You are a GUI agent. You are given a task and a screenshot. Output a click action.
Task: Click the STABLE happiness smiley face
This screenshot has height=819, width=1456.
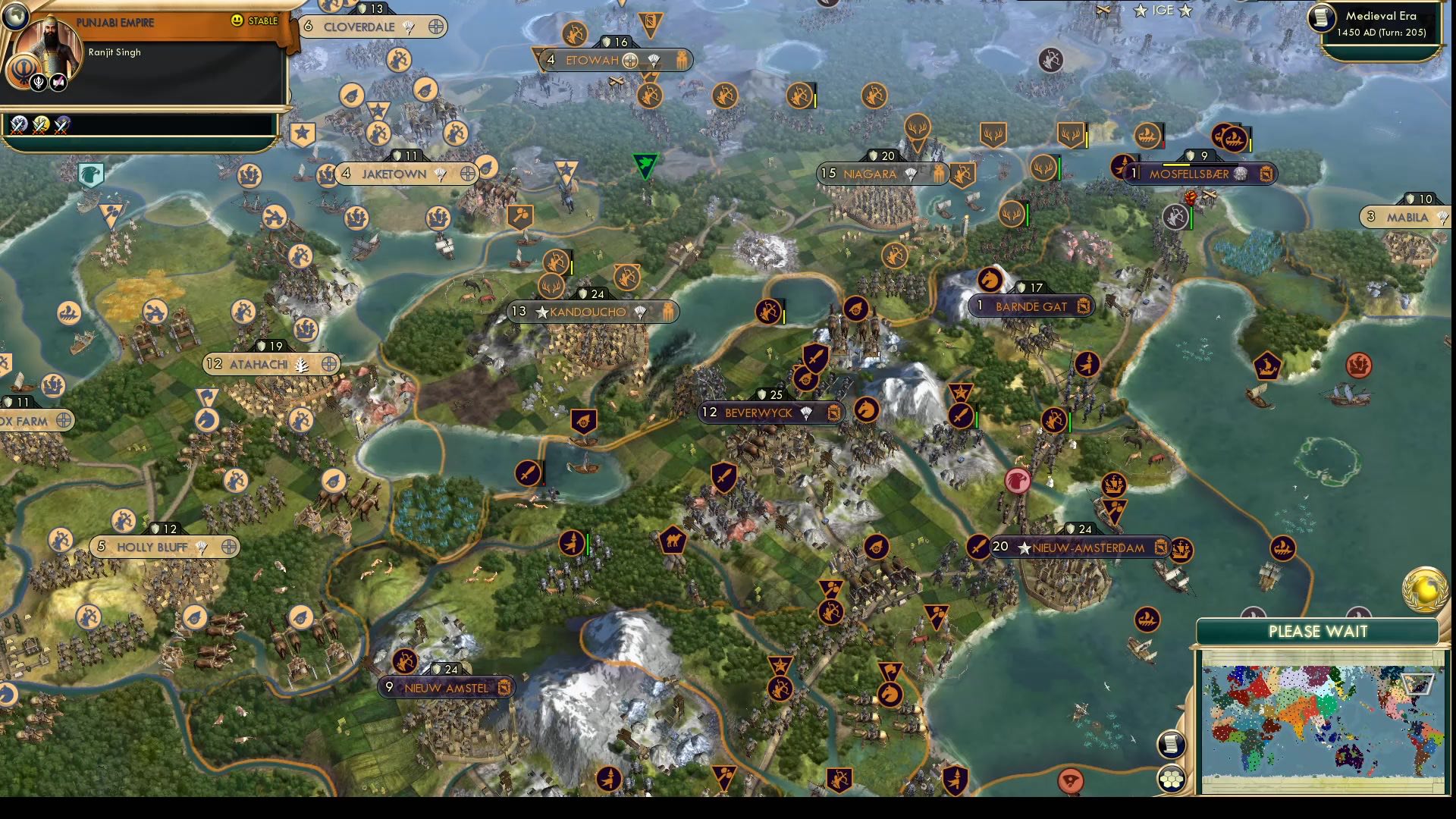coord(237,21)
